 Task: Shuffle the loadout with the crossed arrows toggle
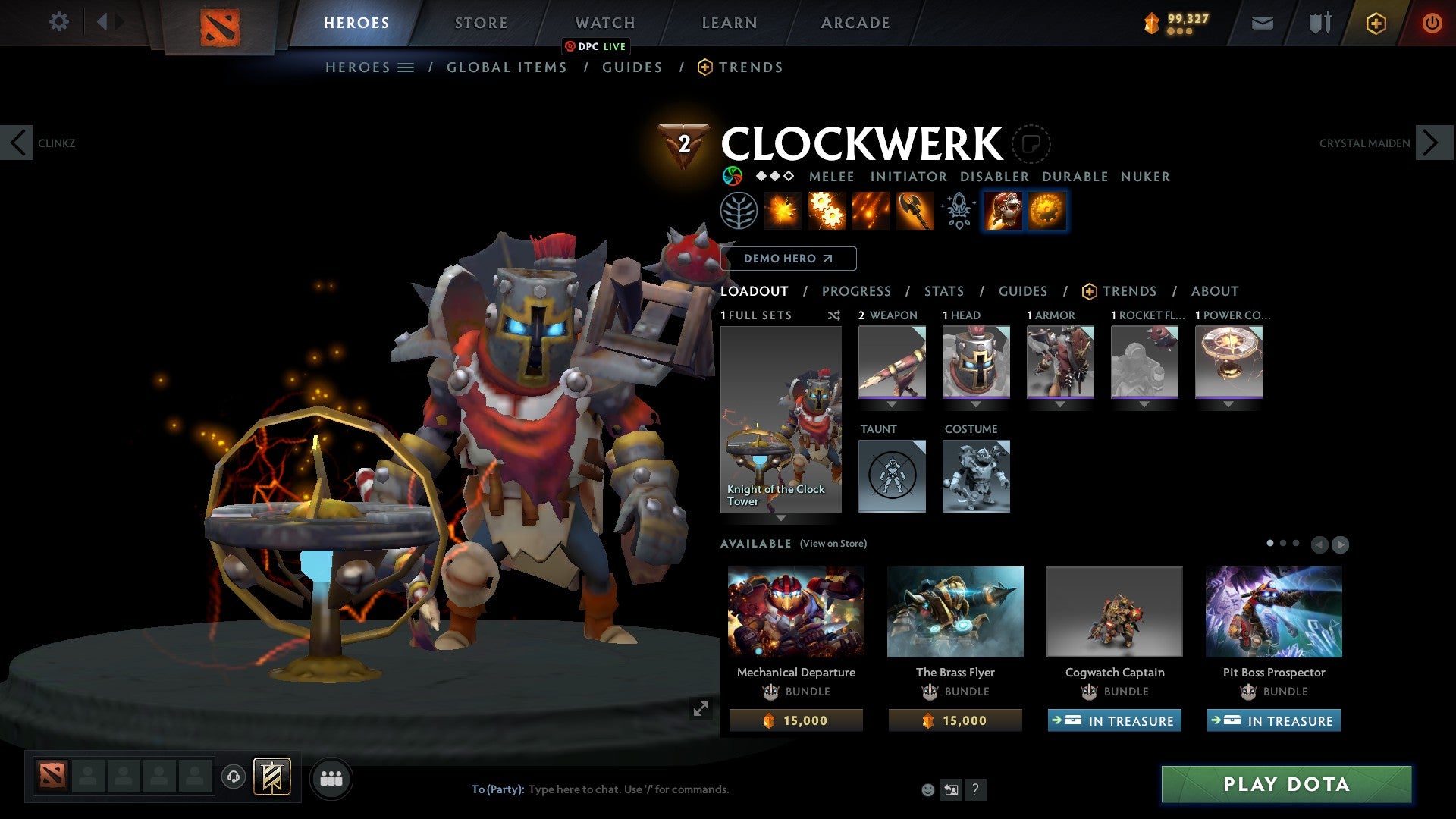(x=833, y=316)
